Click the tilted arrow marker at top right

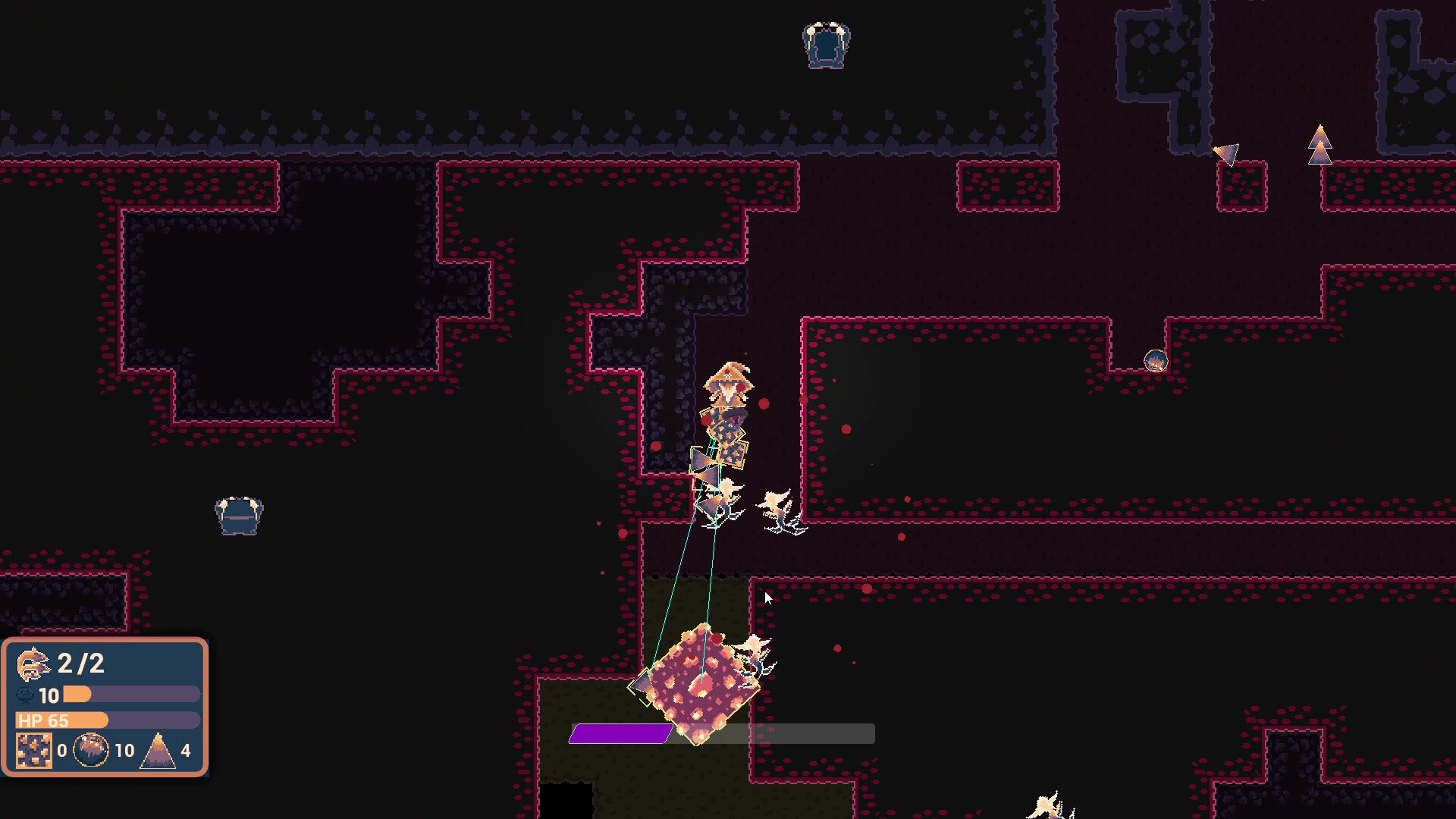1228,153
